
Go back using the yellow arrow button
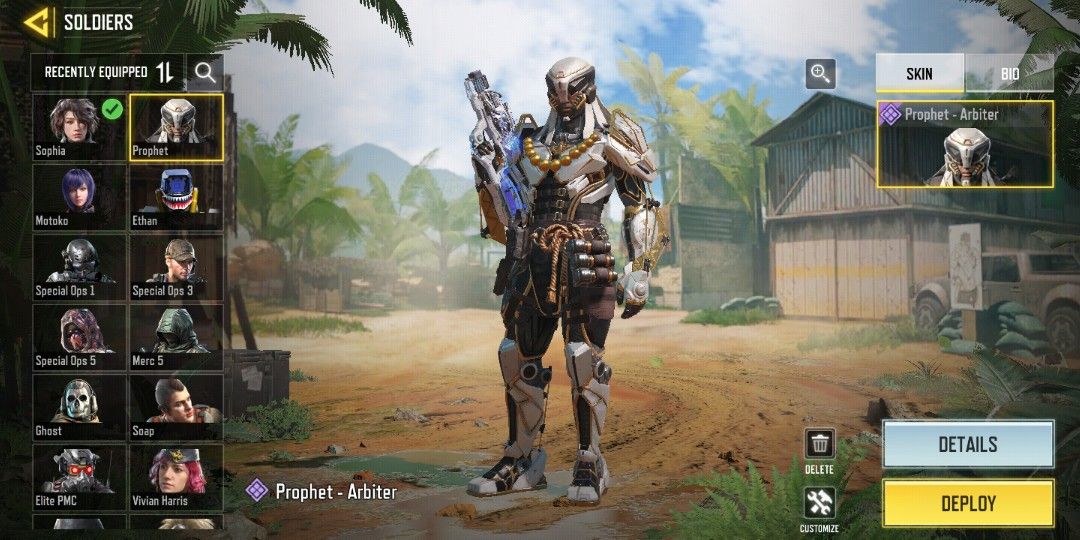[38, 22]
